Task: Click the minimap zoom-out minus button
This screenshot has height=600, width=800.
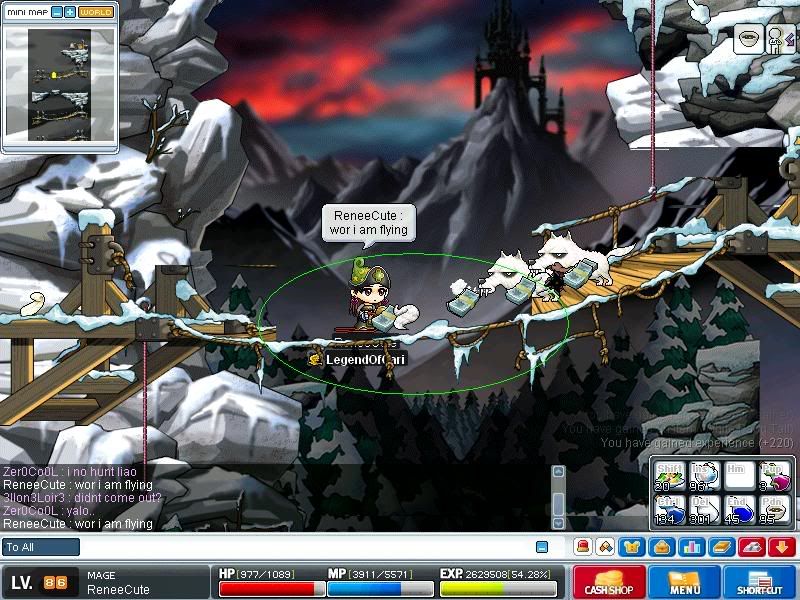Action: [x=57, y=13]
